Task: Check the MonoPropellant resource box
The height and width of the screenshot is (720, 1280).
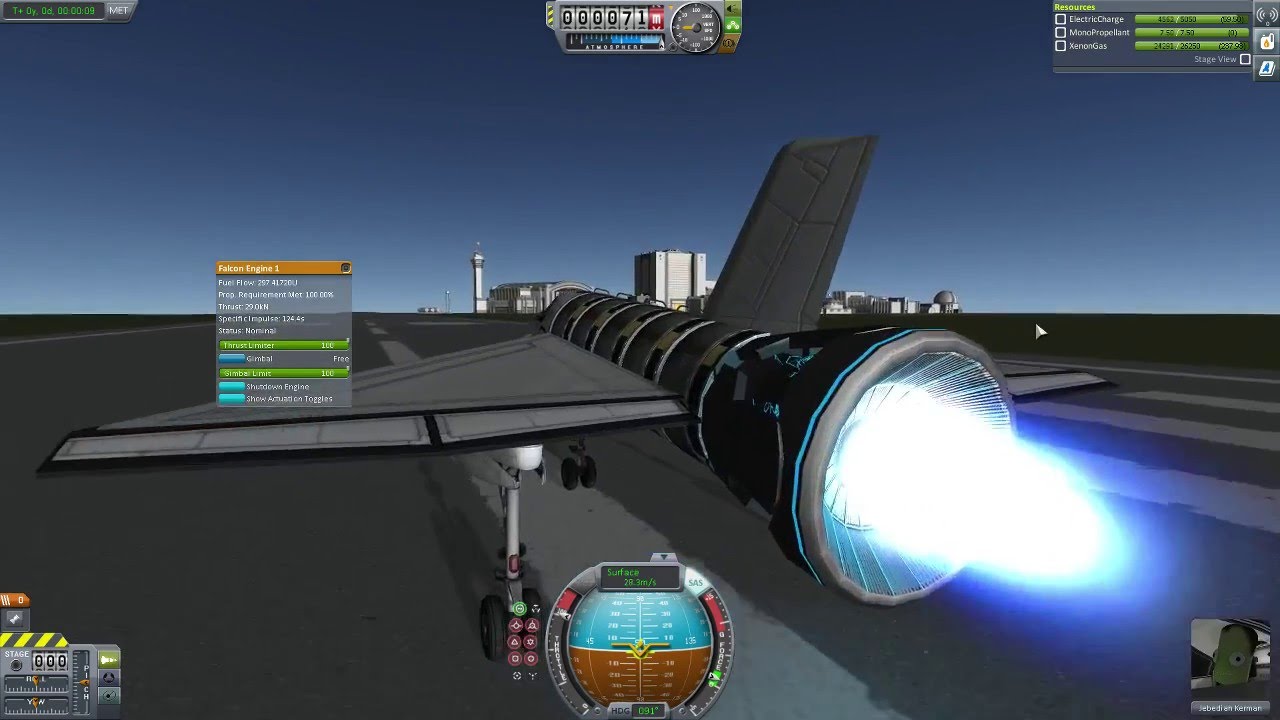Action: point(1061,32)
